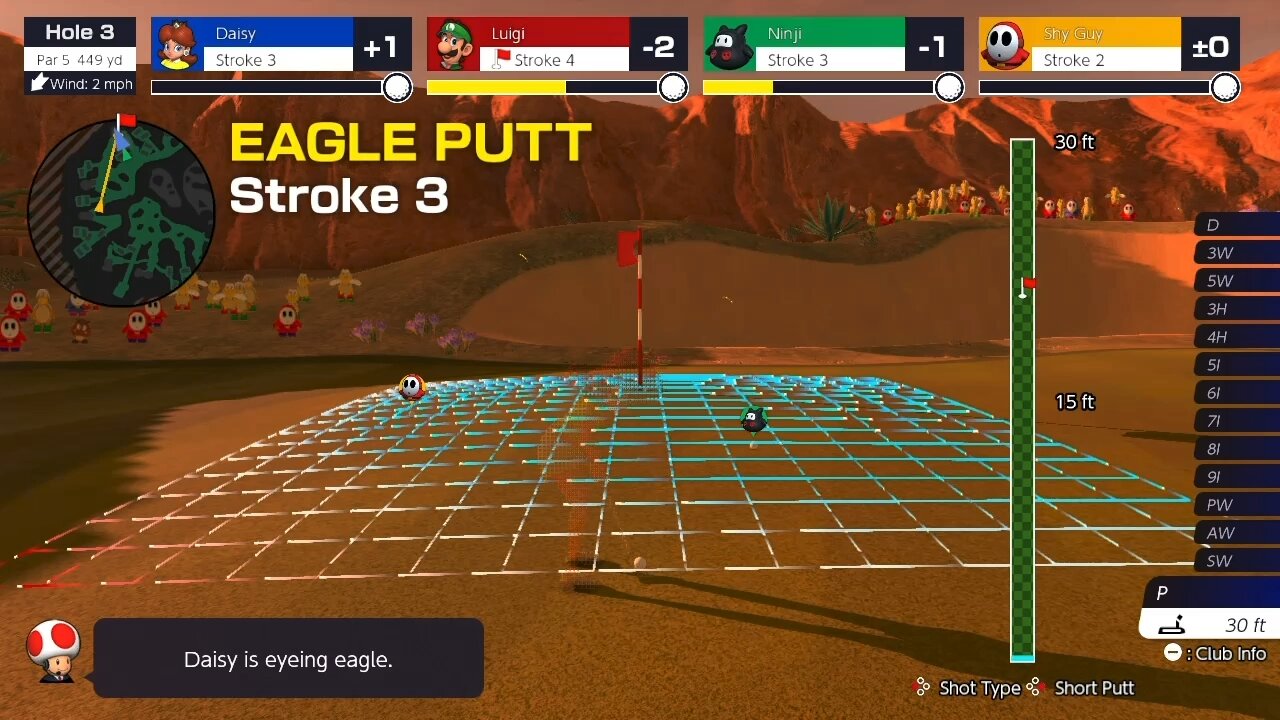Click the circular course minimap
The height and width of the screenshot is (720, 1280).
click(121, 212)
